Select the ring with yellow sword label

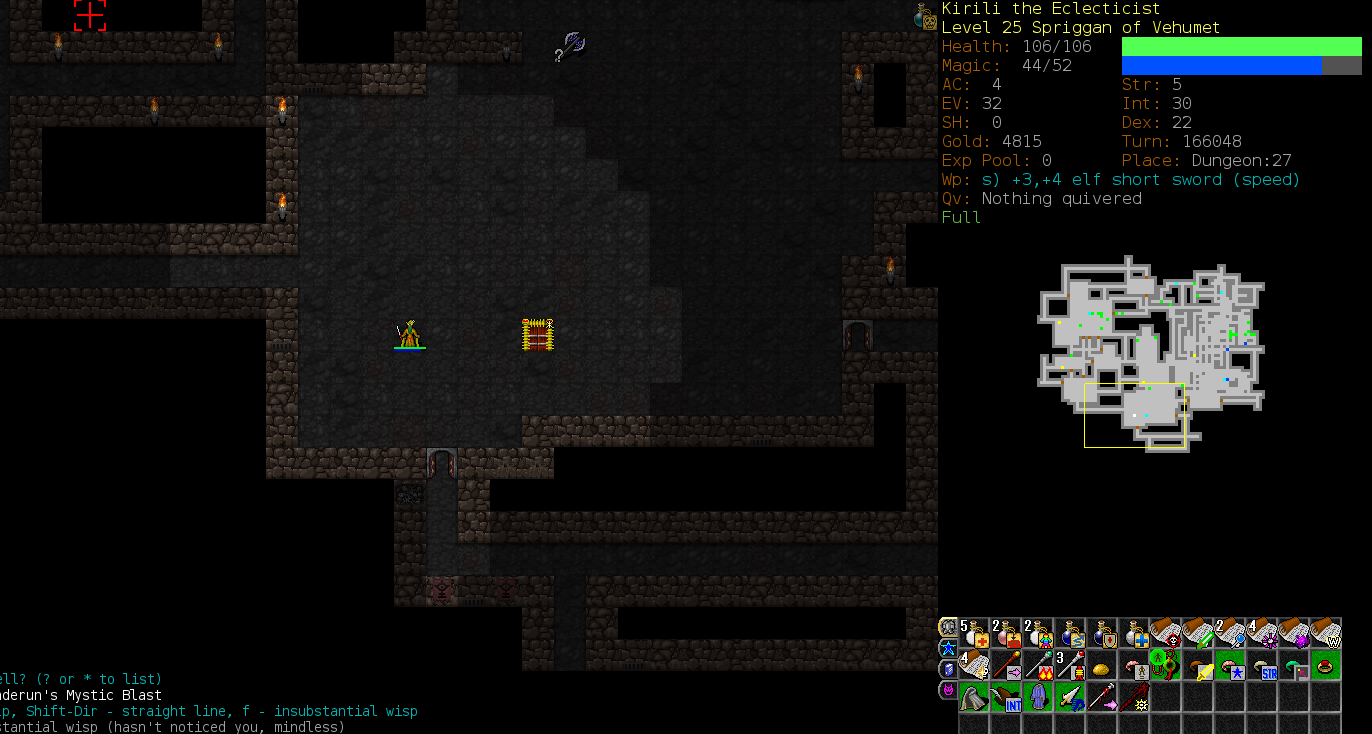click(x=1198, y=665)
